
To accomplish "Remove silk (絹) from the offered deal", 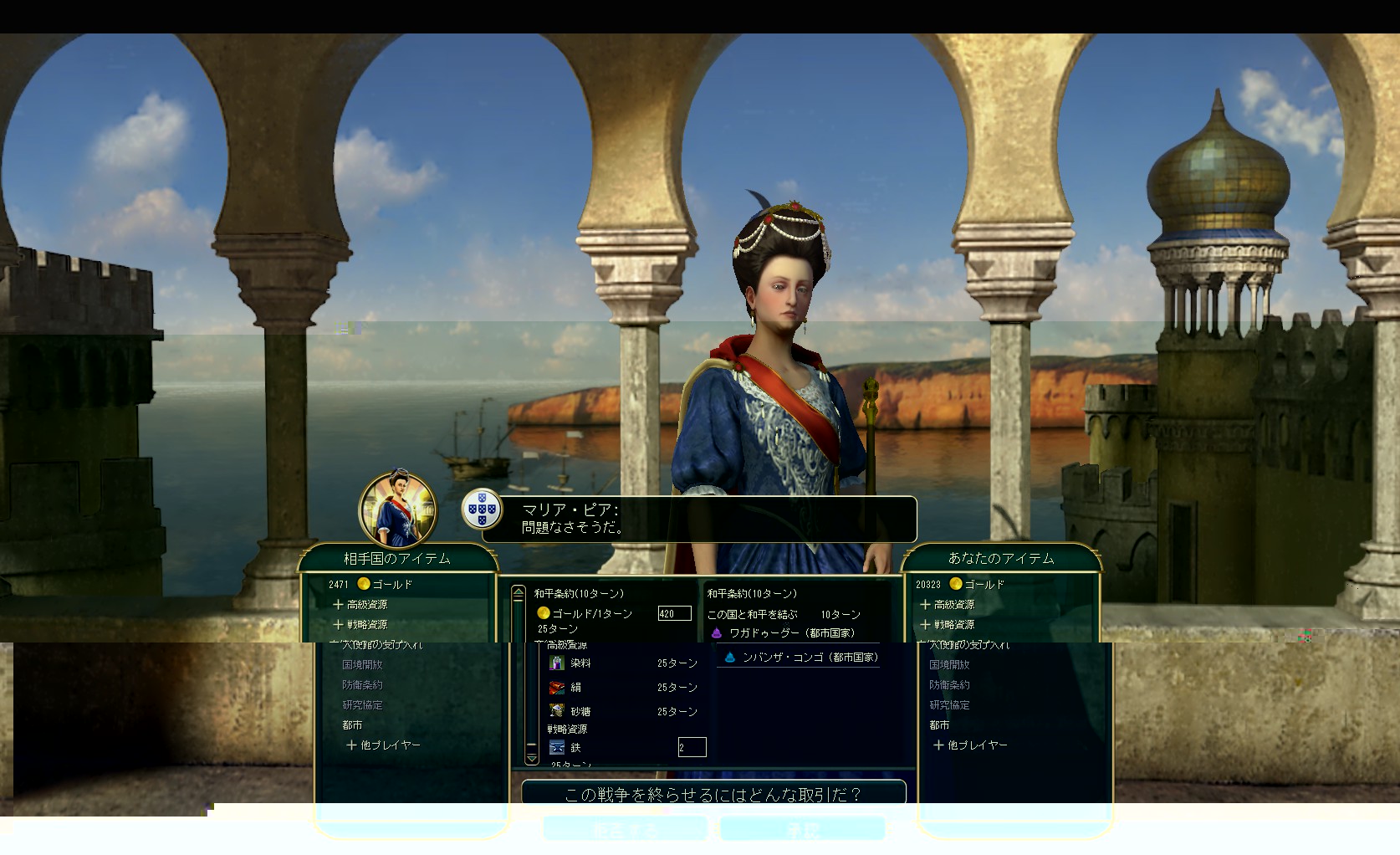I will click(576, 688).
